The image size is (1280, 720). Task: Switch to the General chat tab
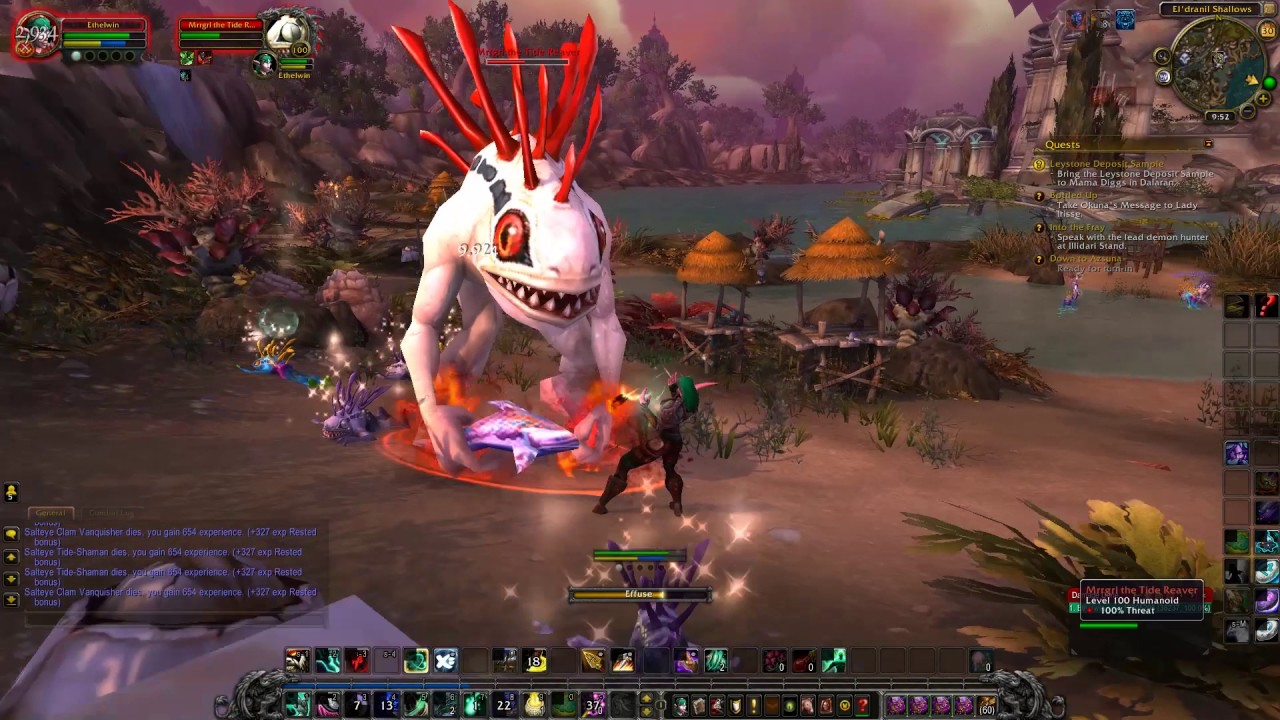[50, 513]
